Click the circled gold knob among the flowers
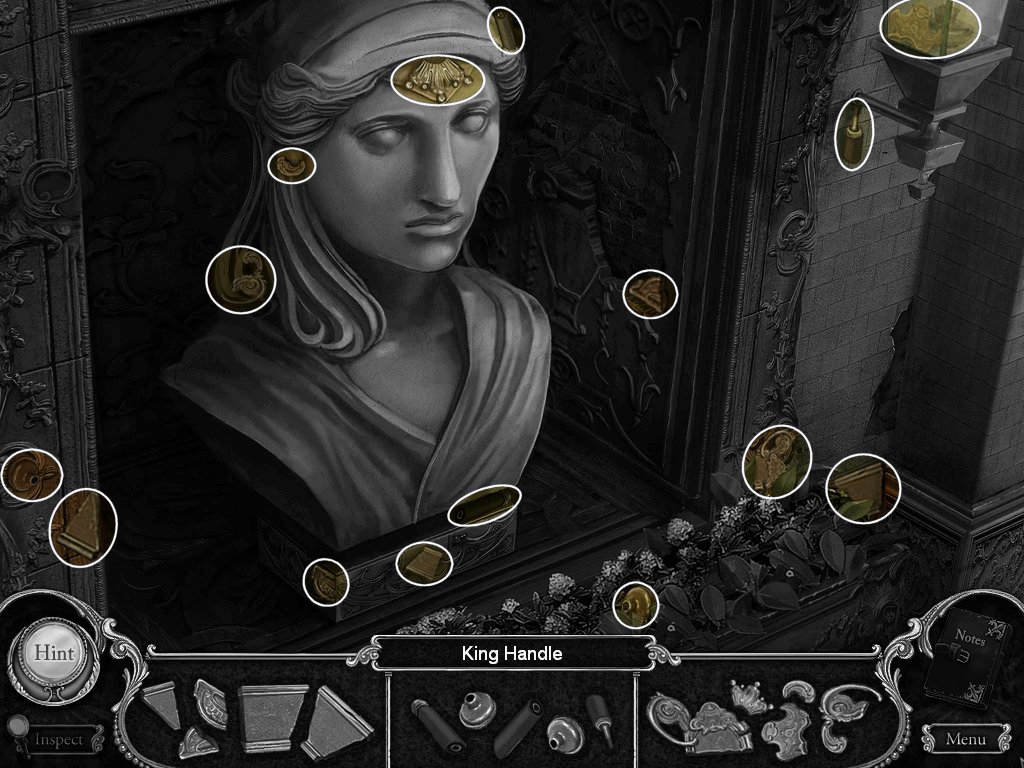 click(x=635, y=604)
